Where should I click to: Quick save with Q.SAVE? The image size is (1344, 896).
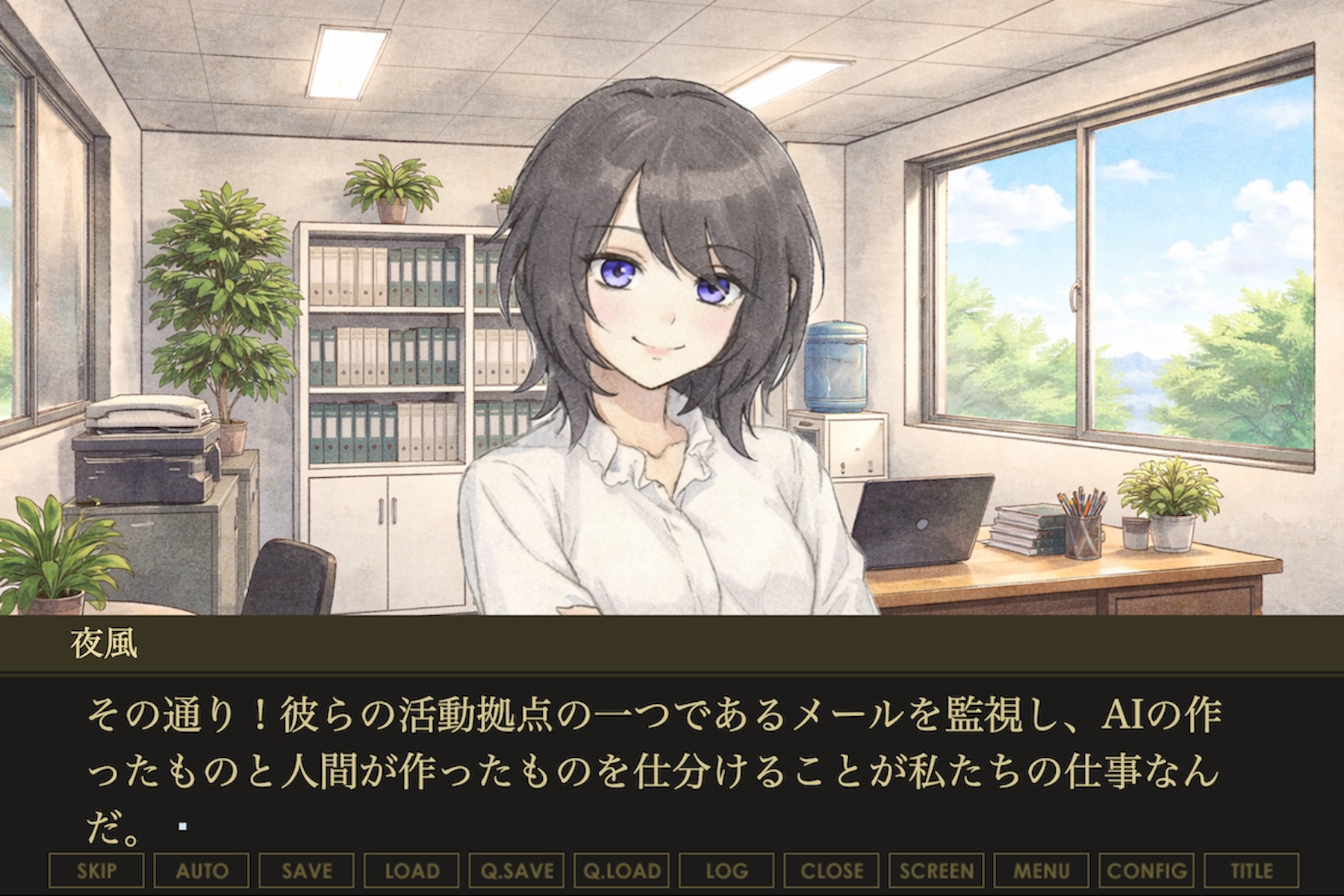point(517,871)
